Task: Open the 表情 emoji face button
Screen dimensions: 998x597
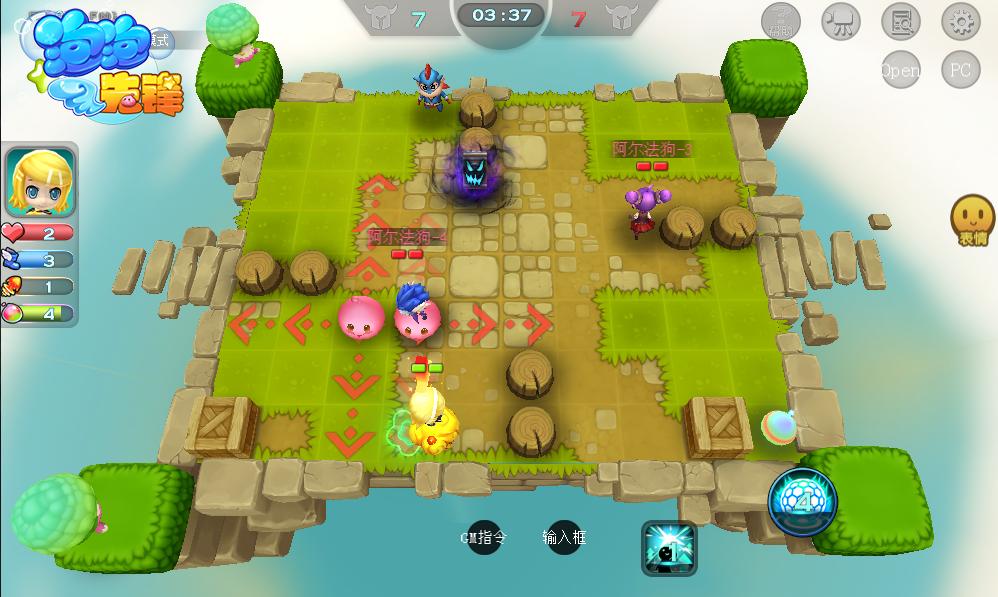Action: tap(972, 219)
